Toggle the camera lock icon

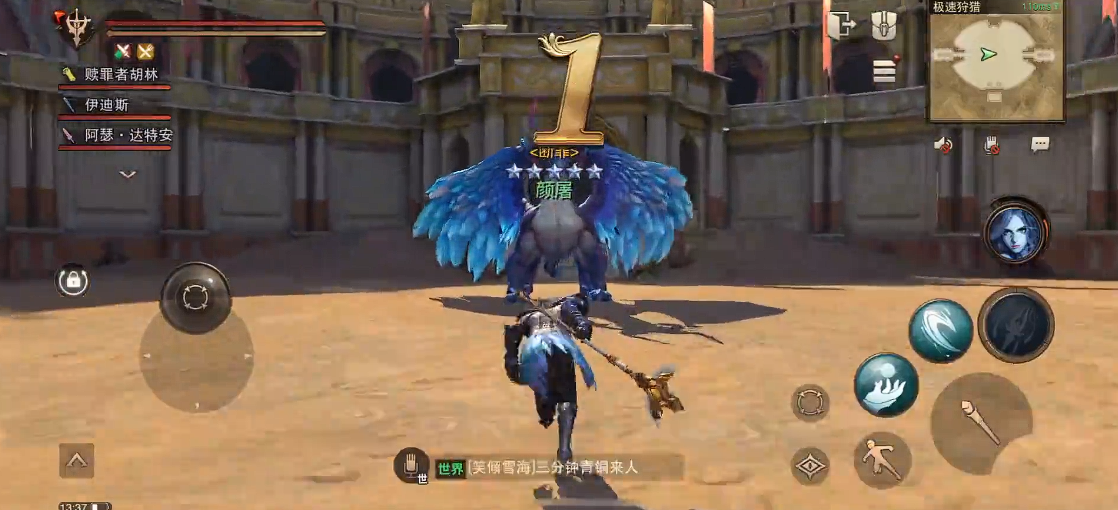pos(73,282)
